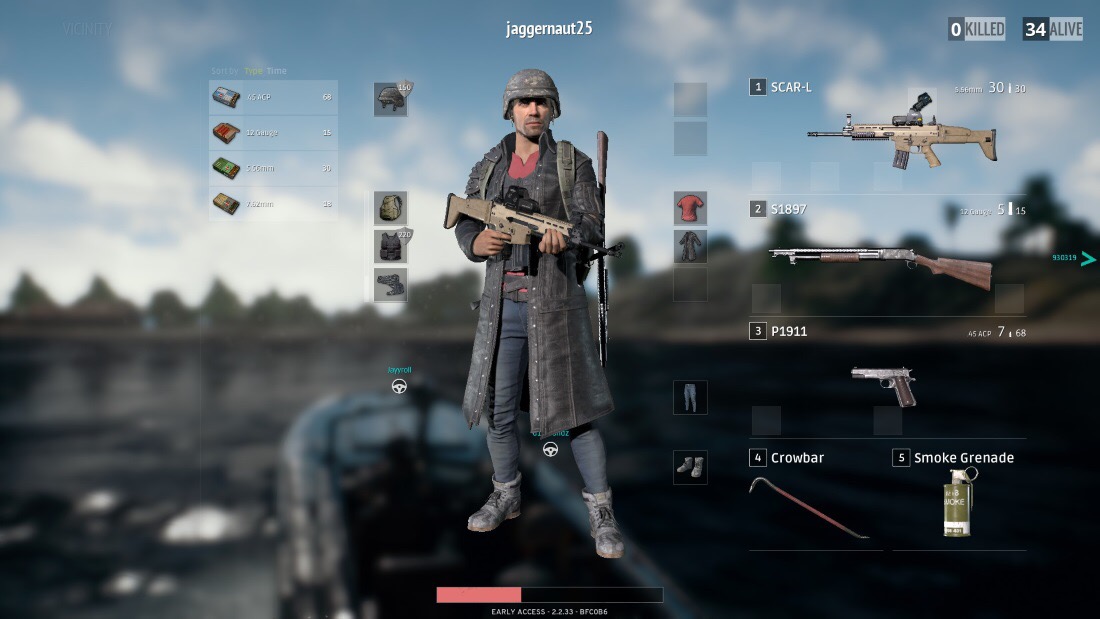Click the red dot sight attachment on SCAR-L
The width and height of the screenshot is (1100, 619).
coord(921,101)
